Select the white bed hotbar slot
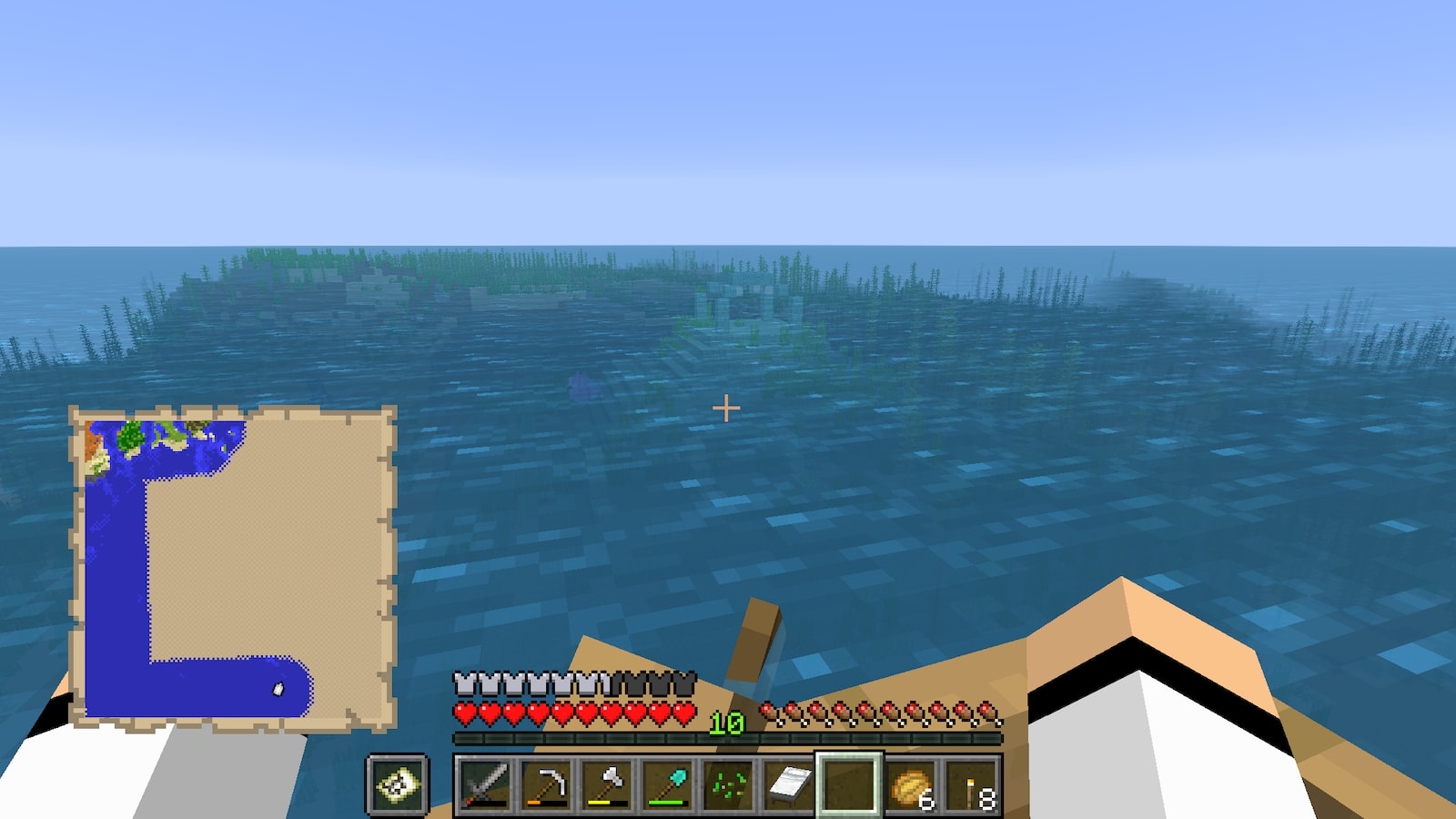Viewport: 1456px width, 819px height. click(788, 784)
